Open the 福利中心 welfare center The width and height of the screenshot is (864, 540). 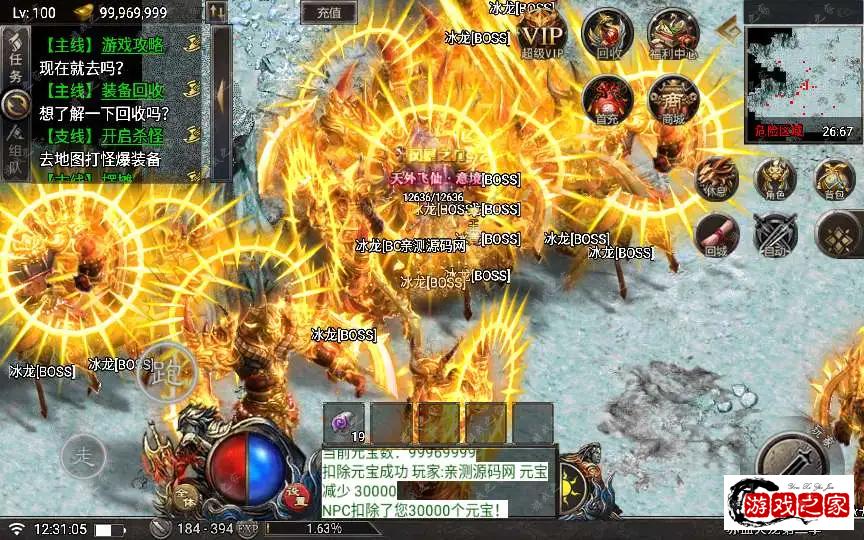(672, 34)
